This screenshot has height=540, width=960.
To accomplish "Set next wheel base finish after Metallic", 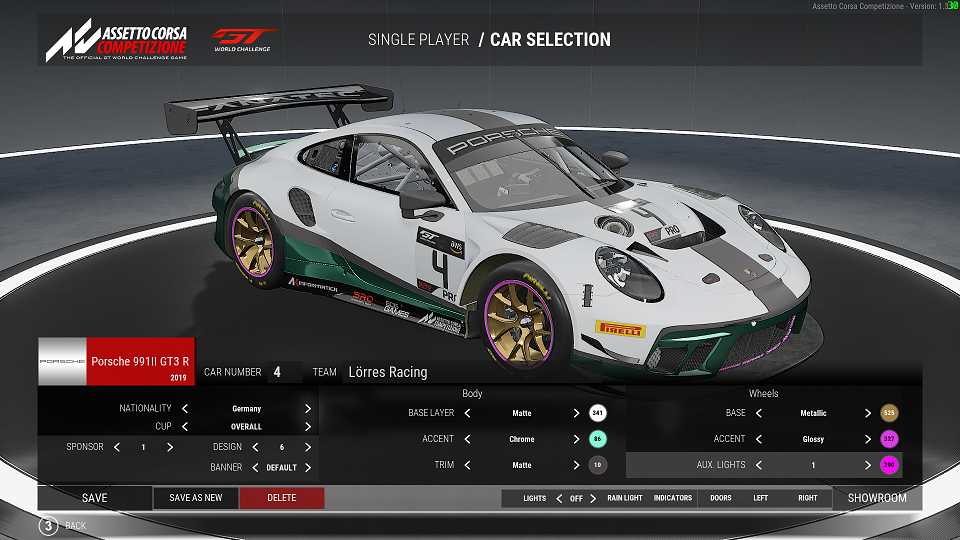I will coord(868,413).
